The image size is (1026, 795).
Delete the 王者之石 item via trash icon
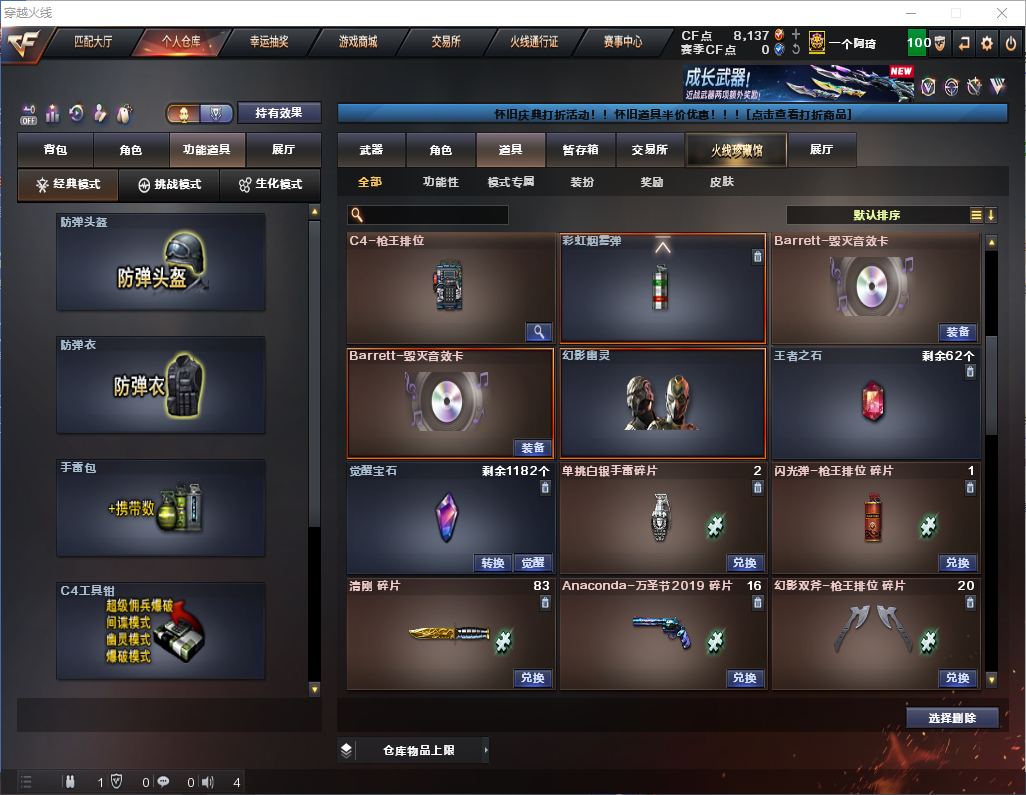969,372
